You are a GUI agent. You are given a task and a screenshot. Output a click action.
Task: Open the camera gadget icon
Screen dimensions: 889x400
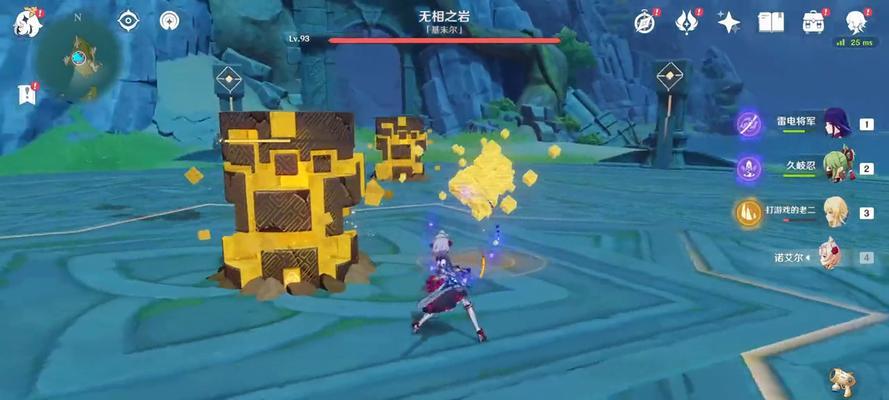pyautogui.click(x=842, y=378)
